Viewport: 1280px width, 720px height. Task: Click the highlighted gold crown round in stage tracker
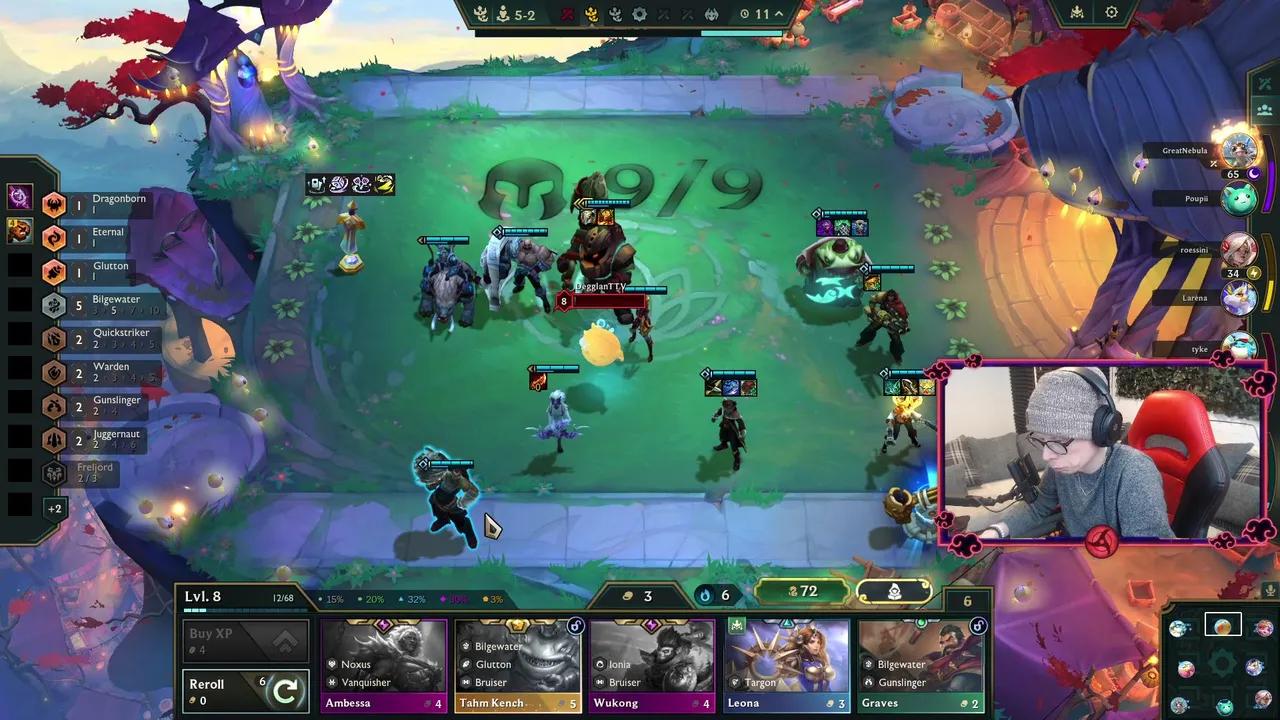(x=591, y=14)
